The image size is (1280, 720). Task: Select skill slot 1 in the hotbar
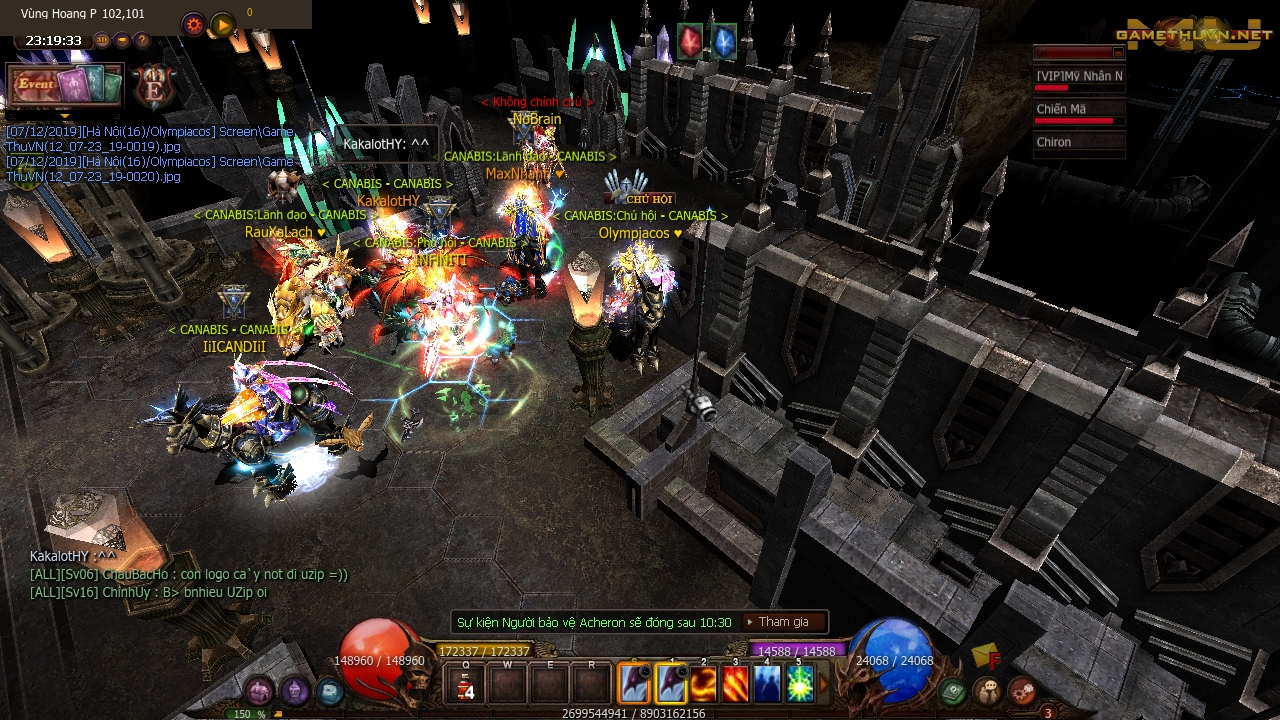(671, 685)
